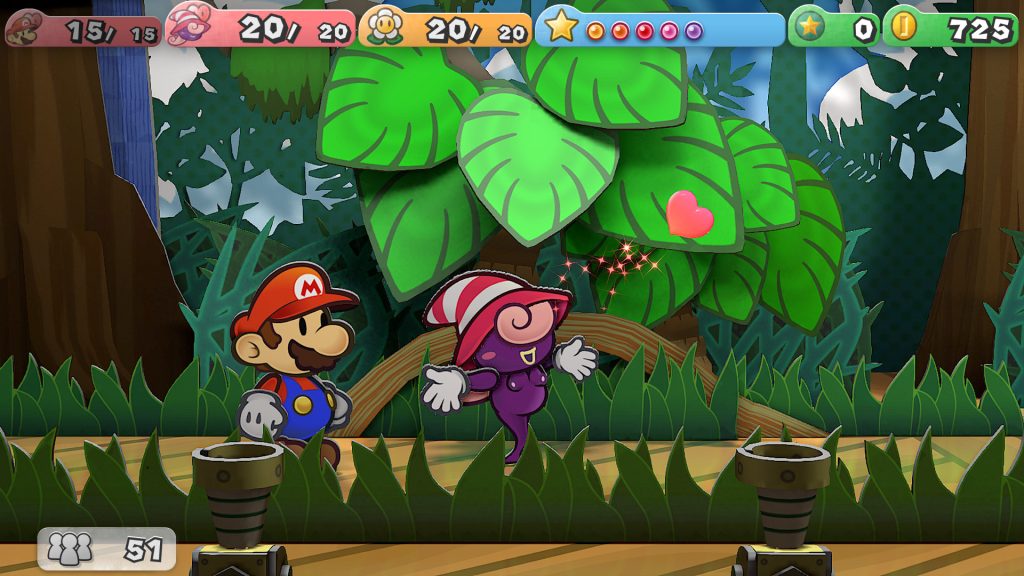This screenshot has width=1024, height=576.
Task: Click the audience members icon
Action: coord(70,547)
